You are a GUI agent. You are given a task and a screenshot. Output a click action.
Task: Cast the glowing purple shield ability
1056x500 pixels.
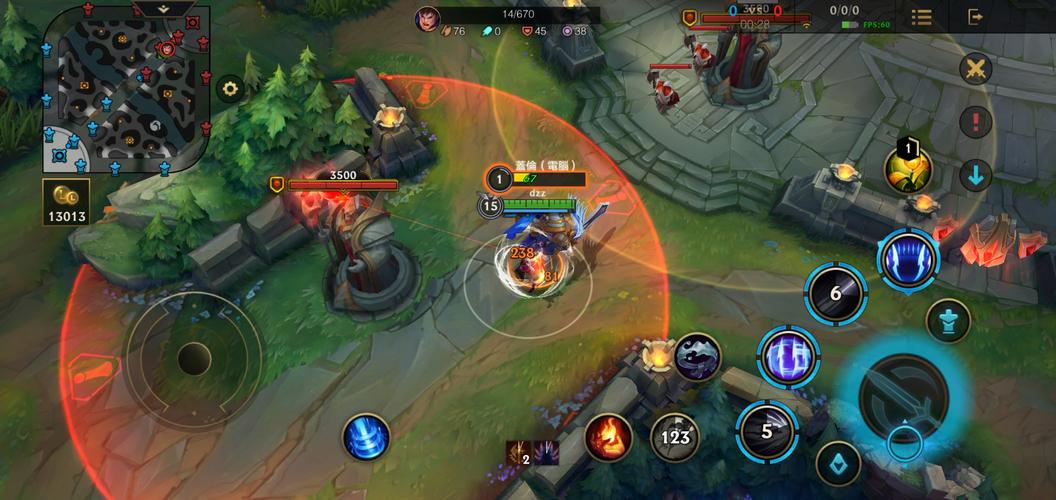(x=787, y=354)
